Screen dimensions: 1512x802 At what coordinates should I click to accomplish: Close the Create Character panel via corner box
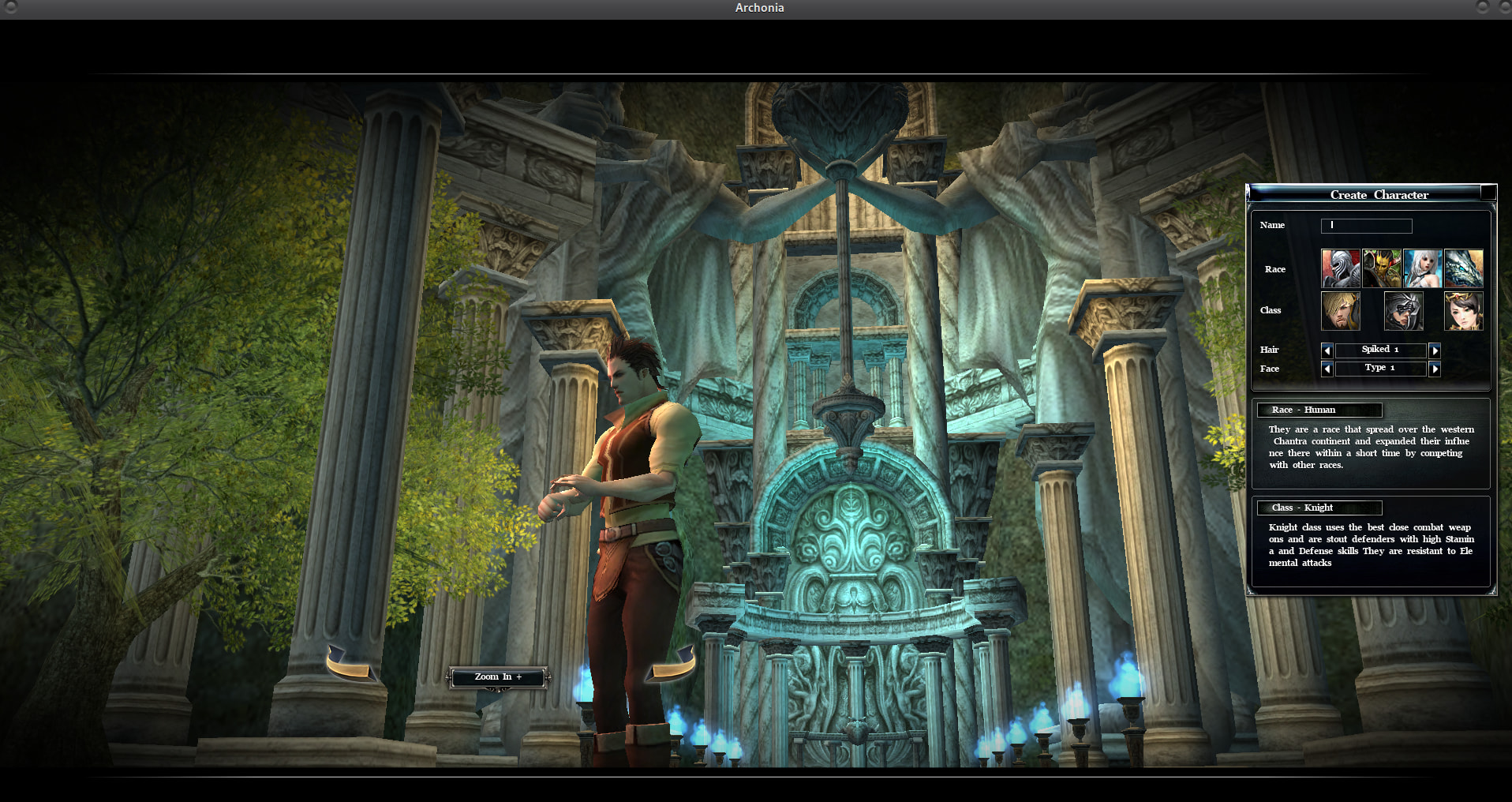click(x=1488, y=193)
